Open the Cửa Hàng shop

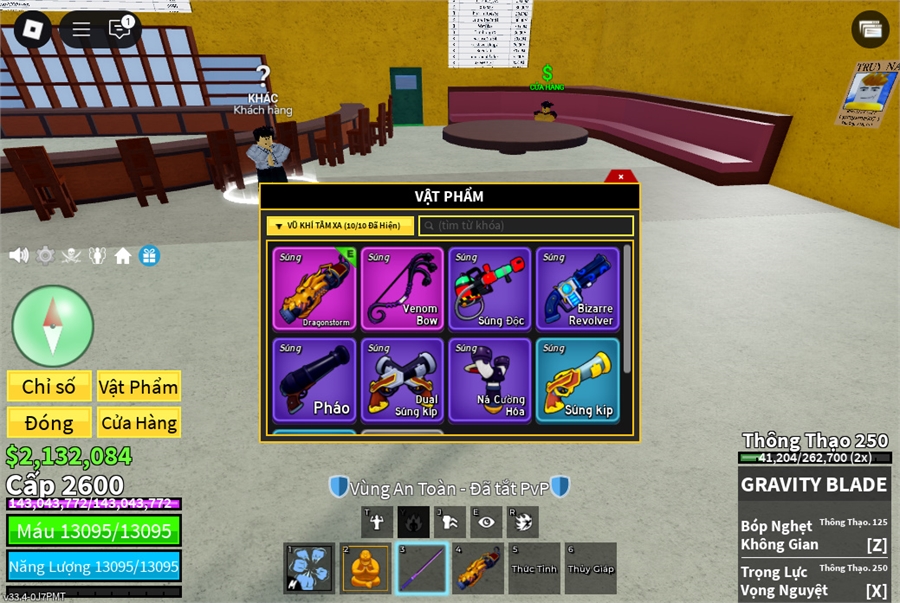pos(138,422)
